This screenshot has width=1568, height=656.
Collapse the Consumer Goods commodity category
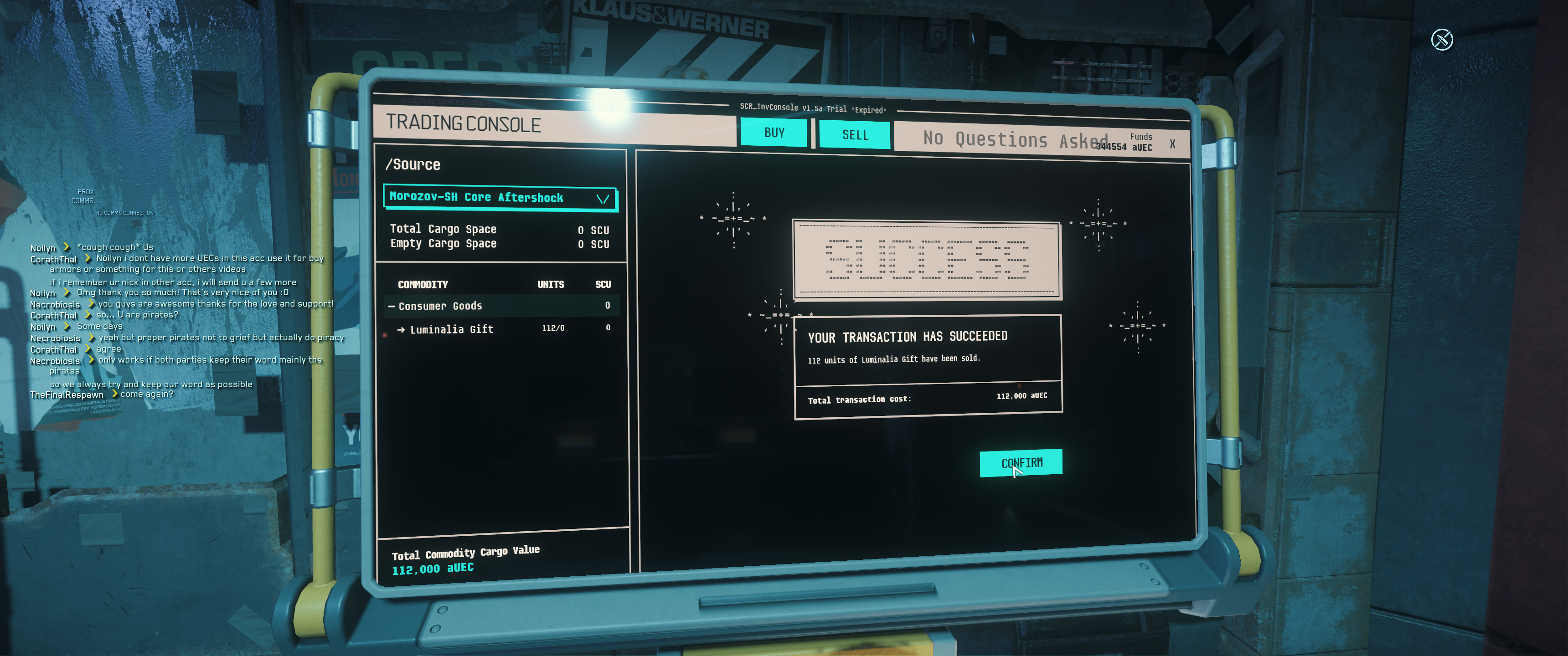pyautogui.click(x=392, y=306)
